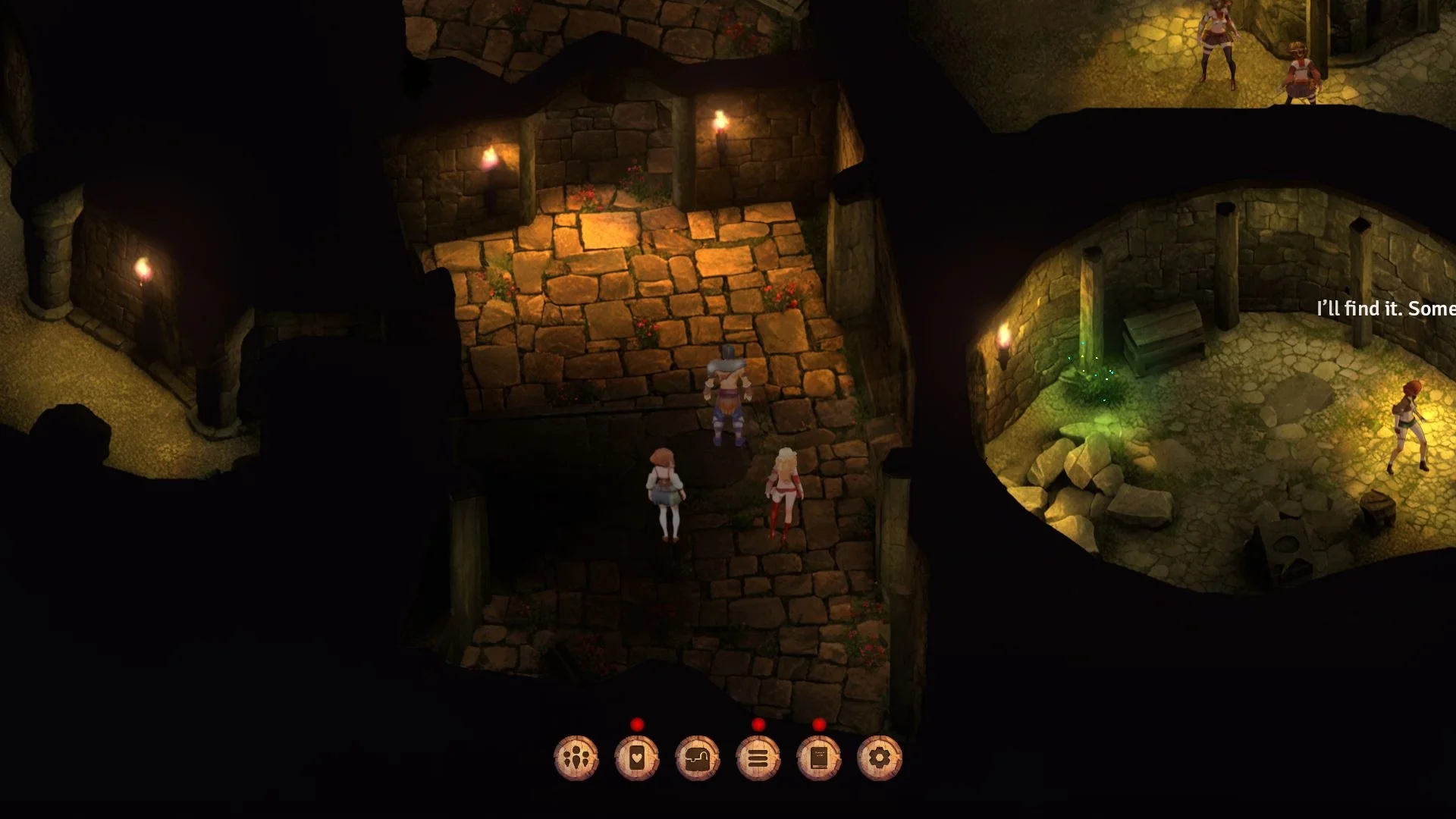Open the journal book
The image size is (1456, 819).
[819, 758]
